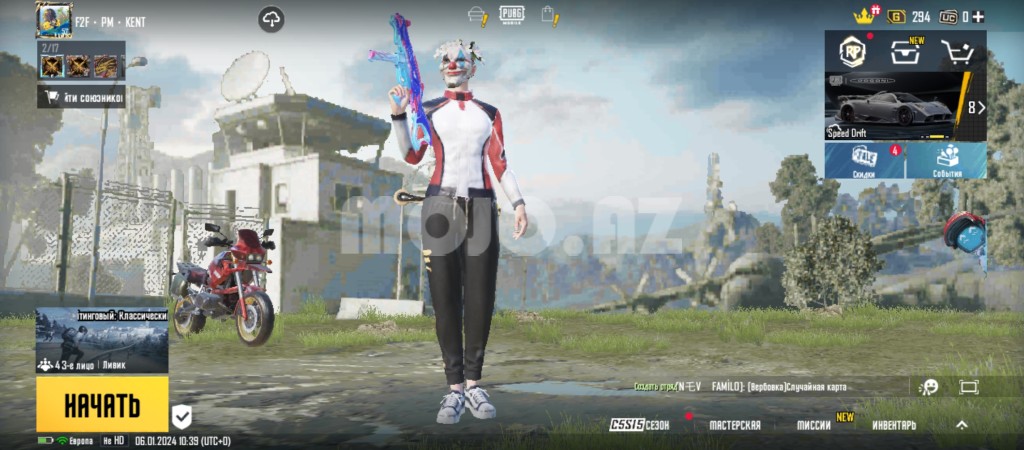
Task: Open the player profile avatar
Action: tap(53, 19)
